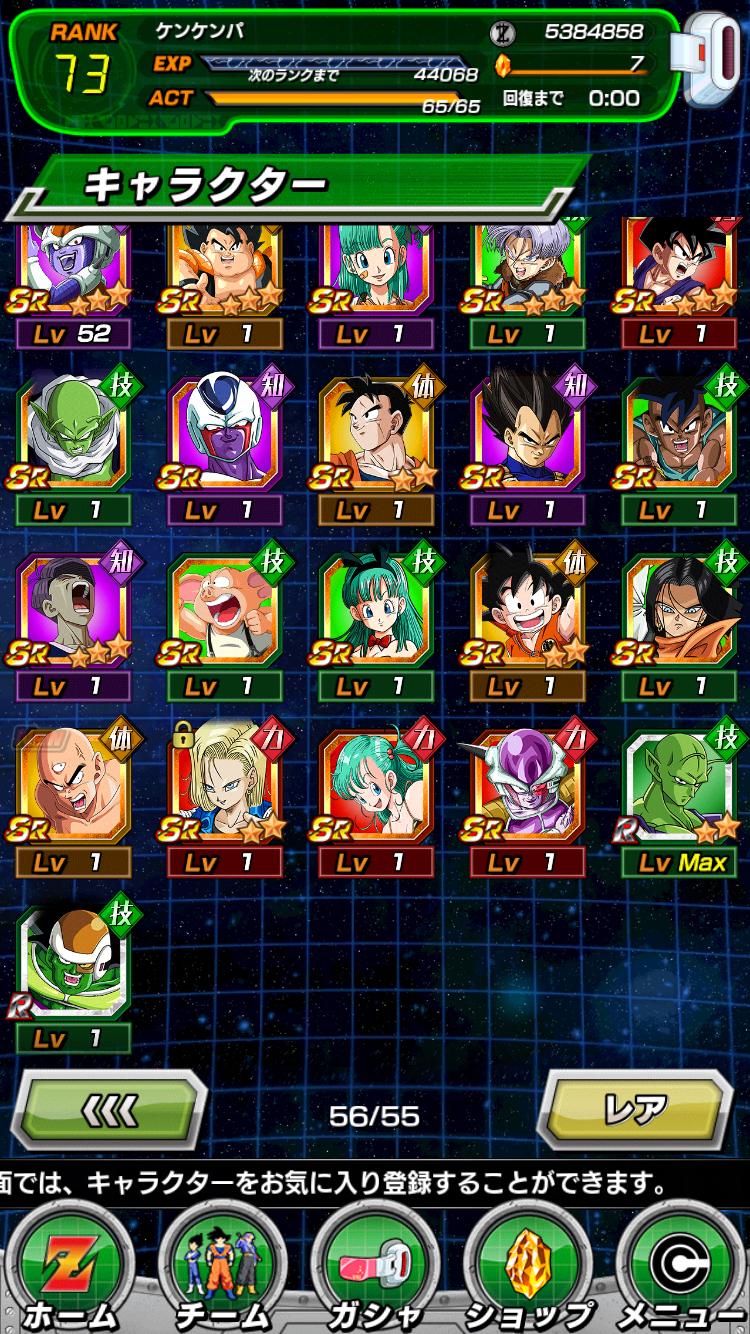
Task: Tap the レア (Rarity) sort button
Action: (637, 1109)
